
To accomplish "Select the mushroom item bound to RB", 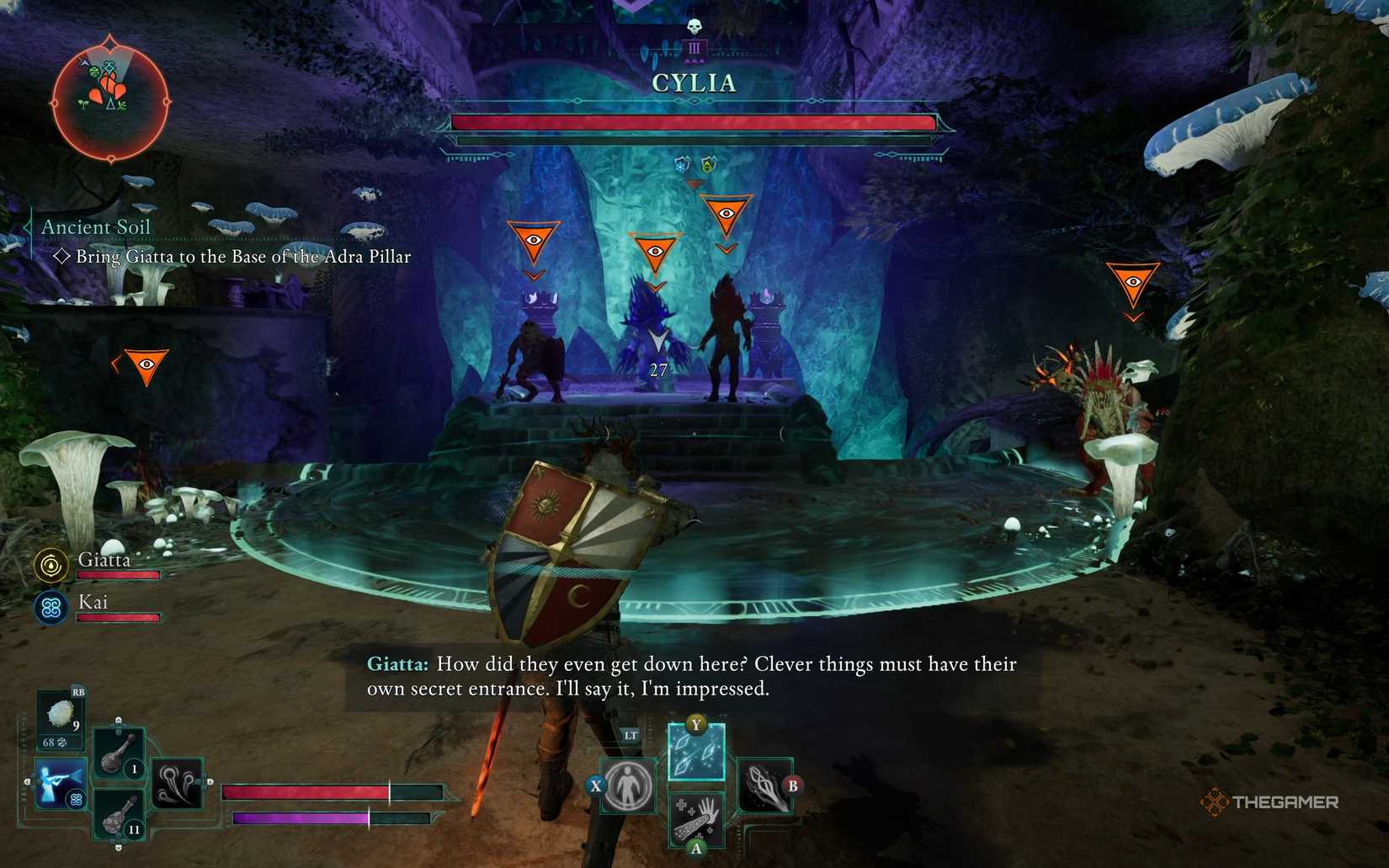I will (61, 713).
